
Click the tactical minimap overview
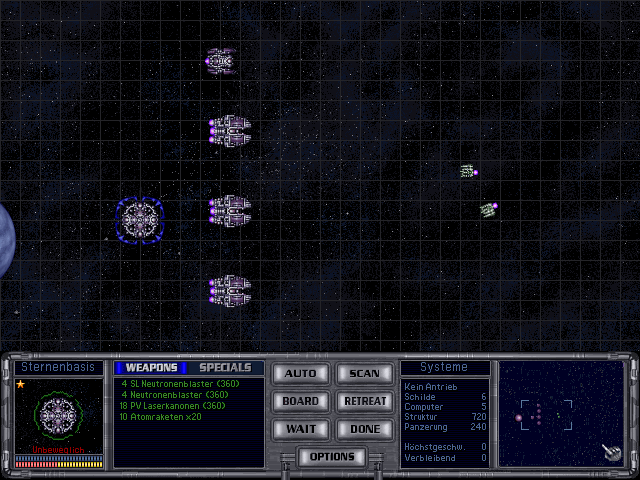(562, 414)
